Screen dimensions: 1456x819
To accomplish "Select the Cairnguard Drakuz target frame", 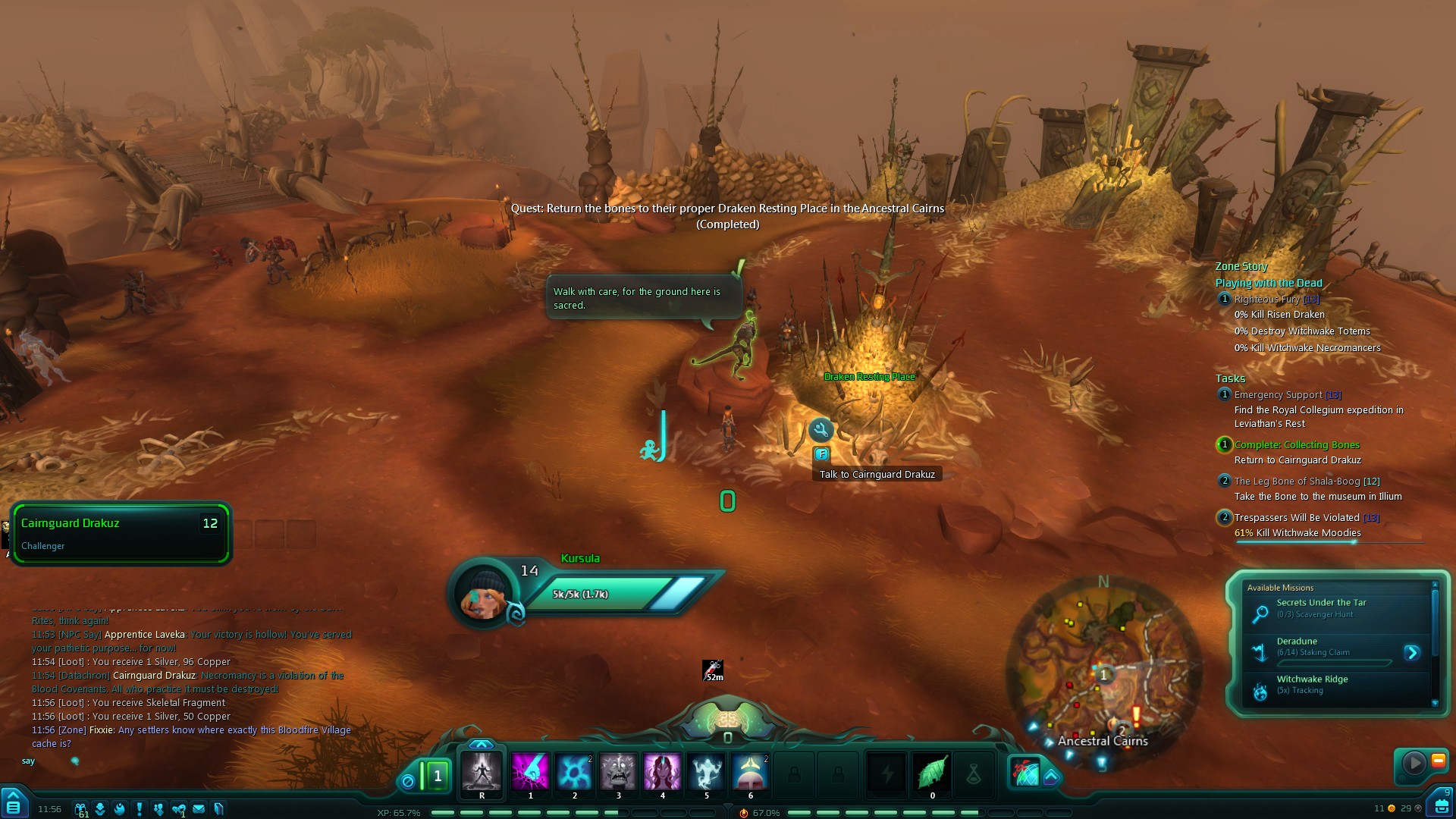I will pos(121,533).
